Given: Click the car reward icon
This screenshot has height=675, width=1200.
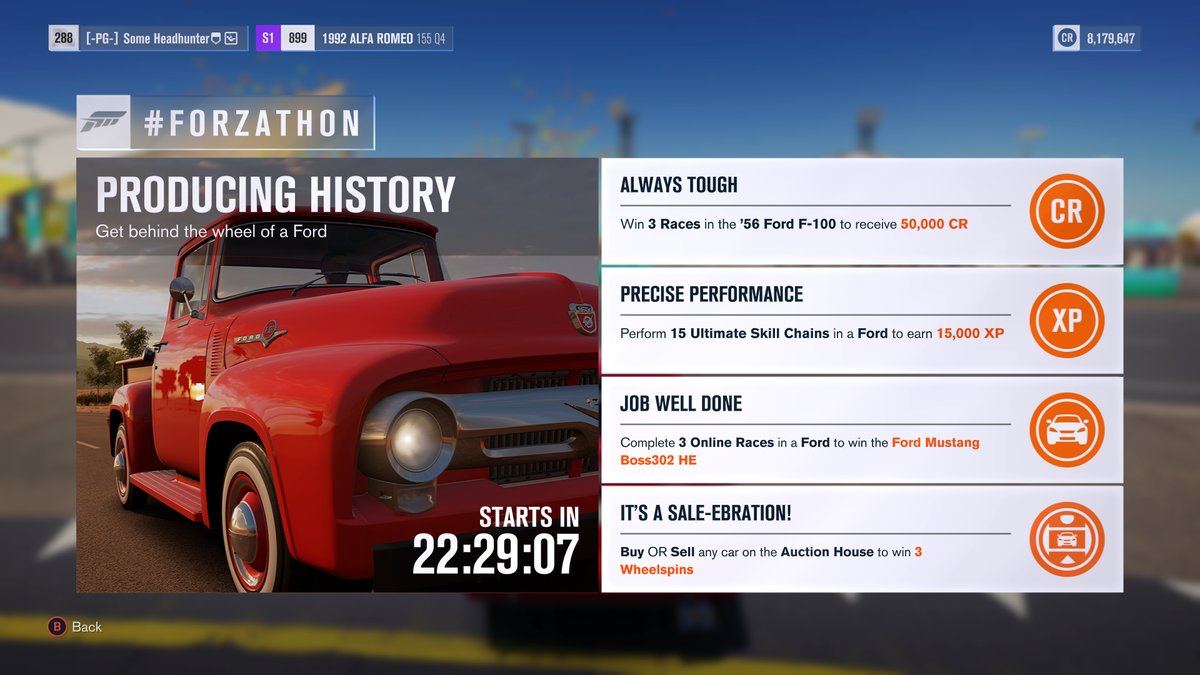Looking at the screenshot, I should pyautogui.click(x=1066, y=430).
